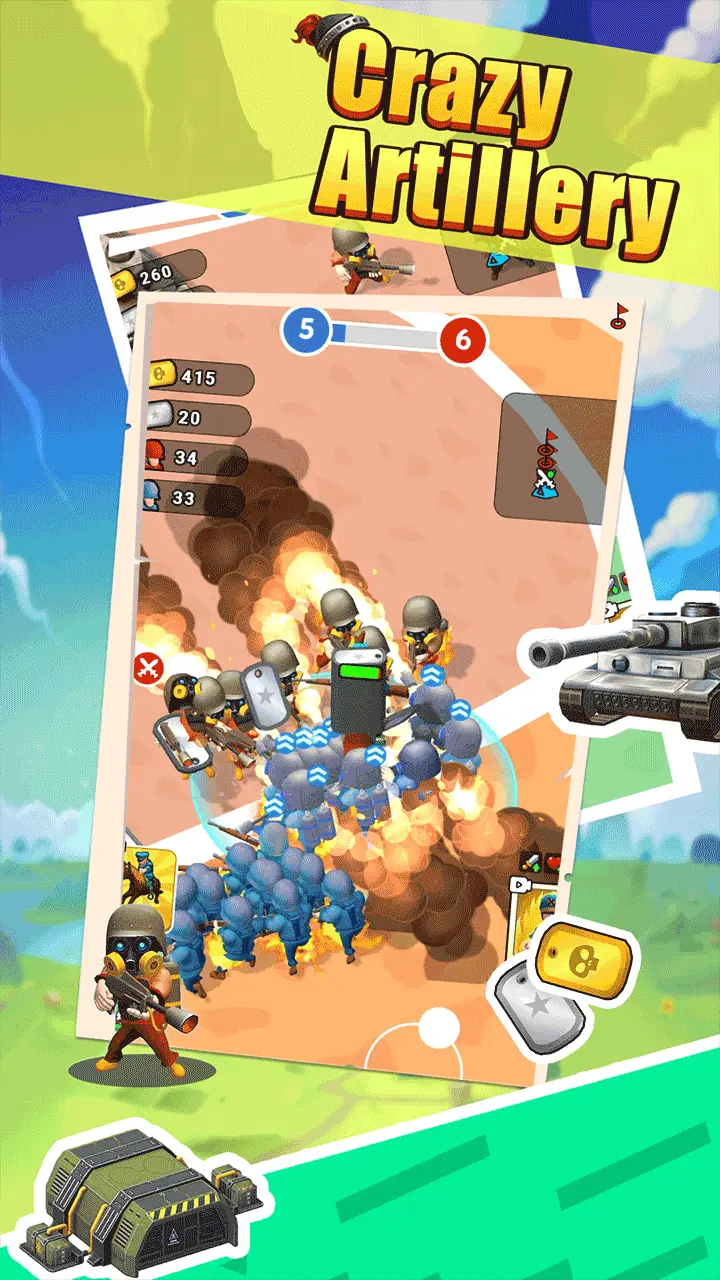Image resolution: width=720 pixels, height=1280 pixels.
Task: Tap the white virtual joystick knob
Action: pyautogui.click(x=437, y=1027)
